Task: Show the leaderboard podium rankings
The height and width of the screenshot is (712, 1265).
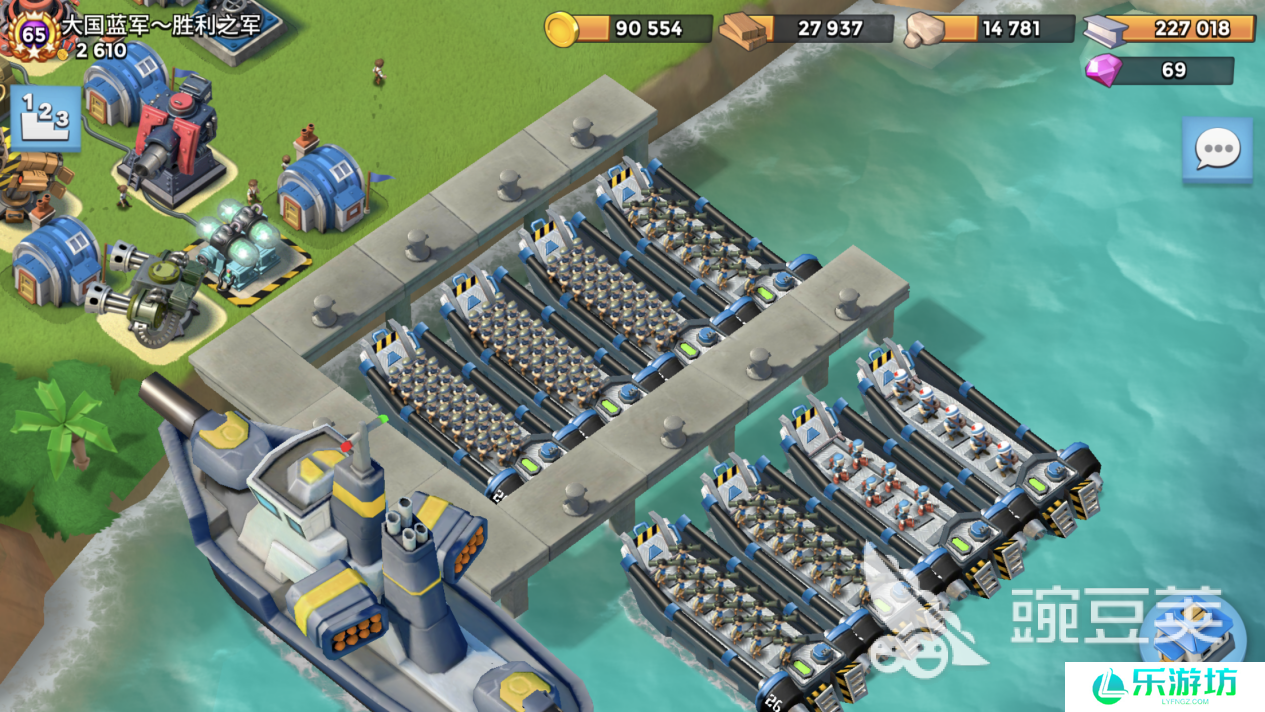Action: 45,118
